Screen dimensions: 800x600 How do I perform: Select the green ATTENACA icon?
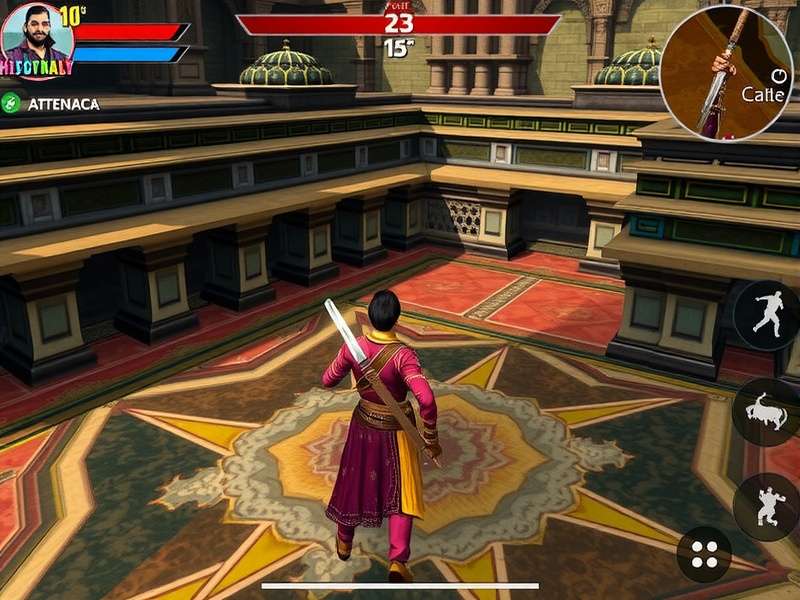pyautogui.click(x=12, y=103)
